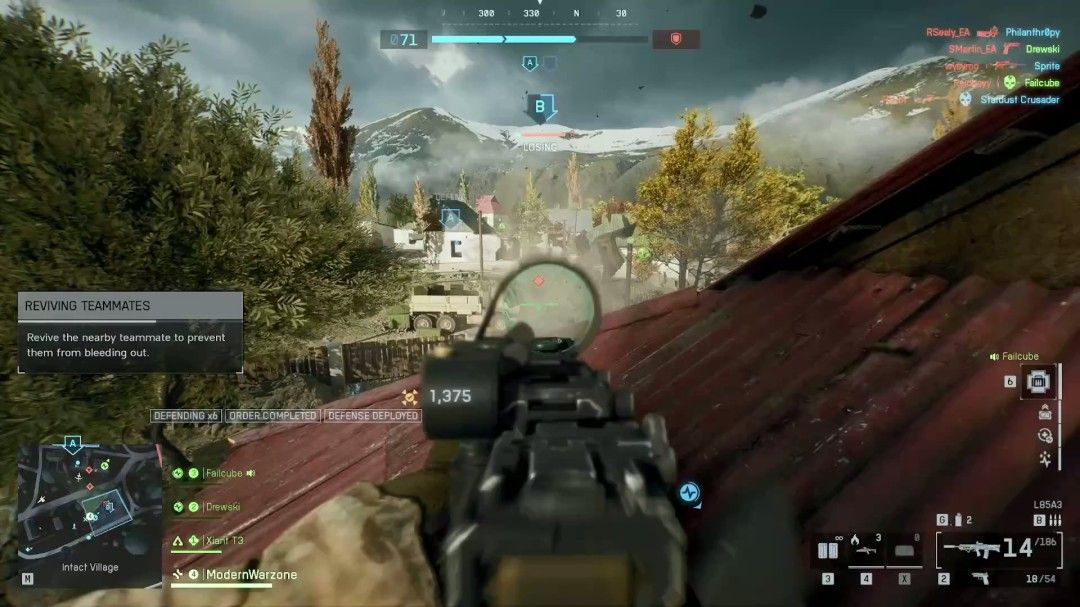Click the enemy team shield emblem
The height and width of the screenshot is (607, 1080).
(x=675, y=40)
